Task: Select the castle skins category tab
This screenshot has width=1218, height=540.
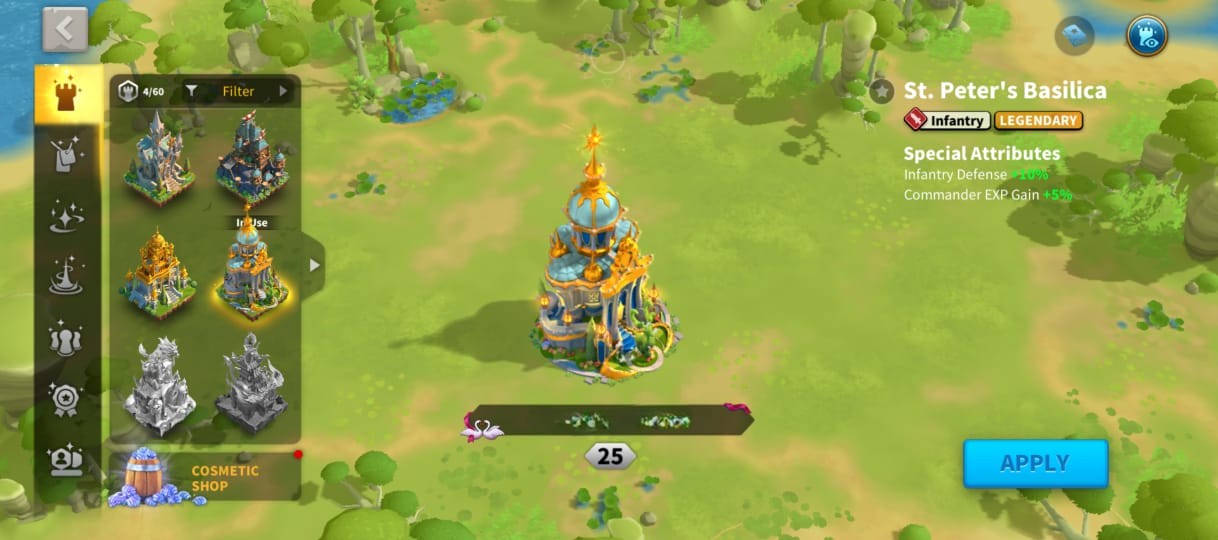Action: coord(67,95)
